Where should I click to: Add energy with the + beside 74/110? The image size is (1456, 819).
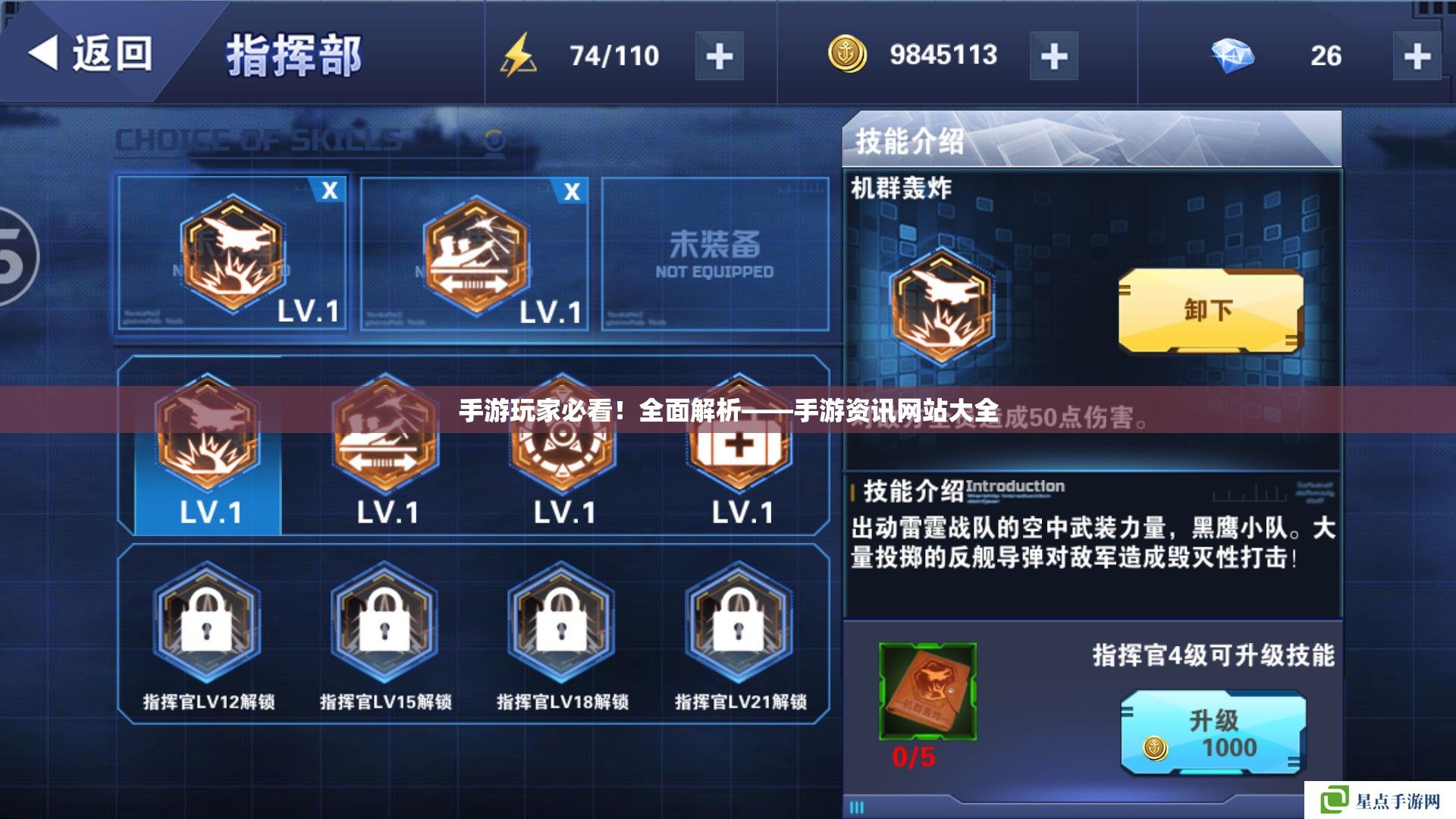pyautogui.click(x=719, y=53)
